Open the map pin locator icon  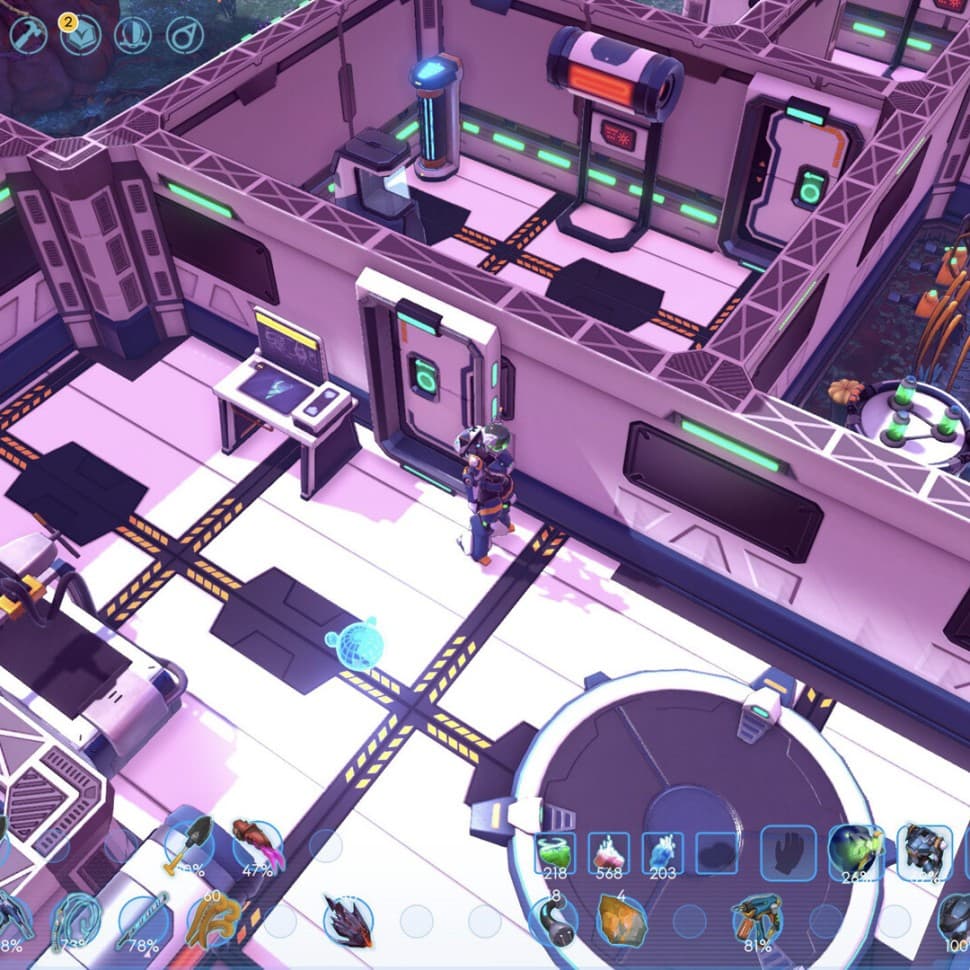point(185,35)
